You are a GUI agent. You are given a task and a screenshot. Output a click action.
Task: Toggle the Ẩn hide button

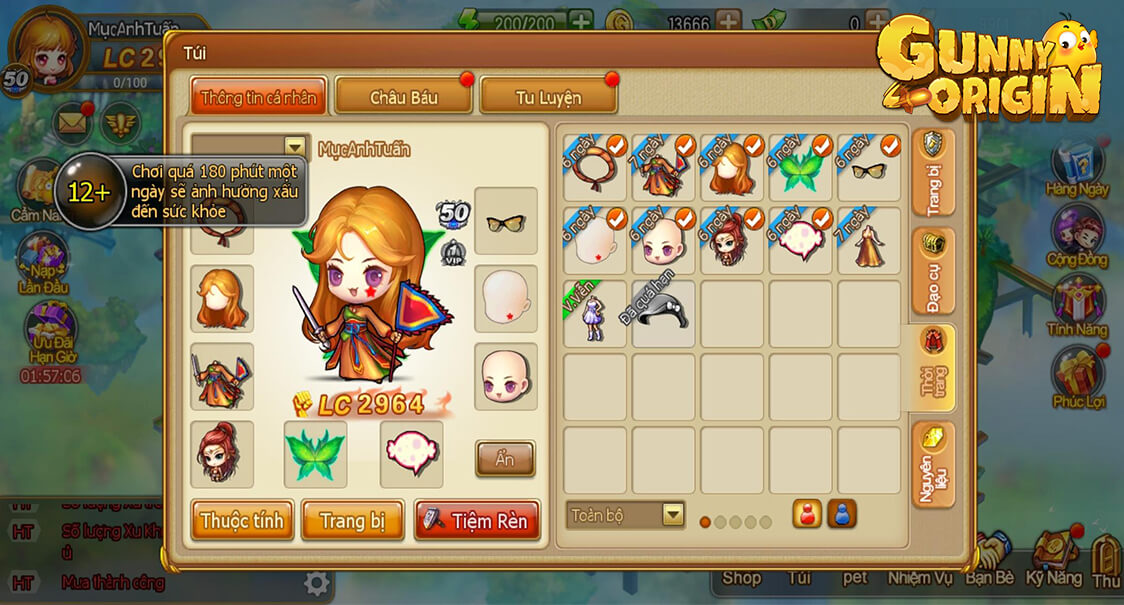coord(504,459)
